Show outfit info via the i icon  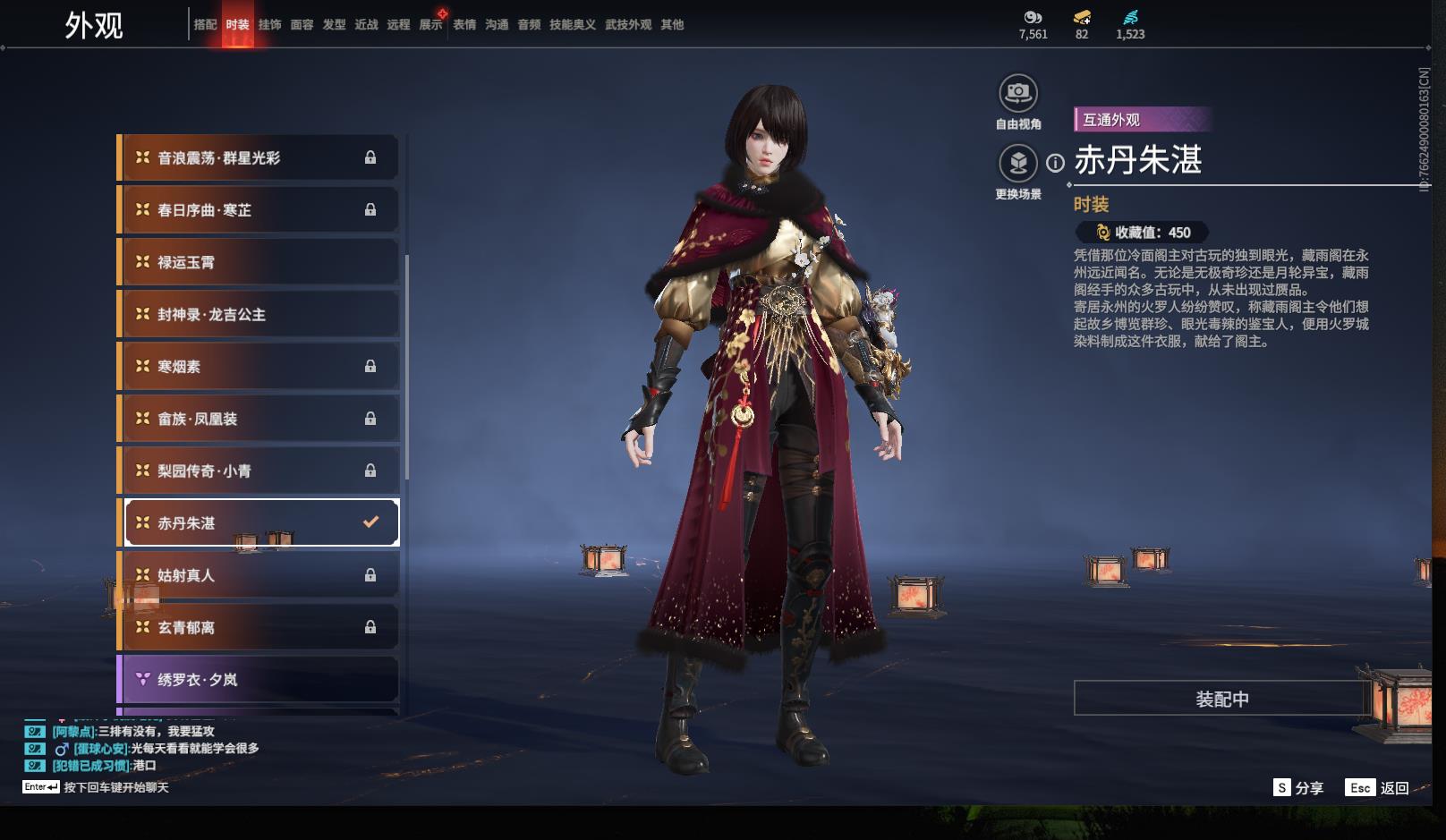1056,163
